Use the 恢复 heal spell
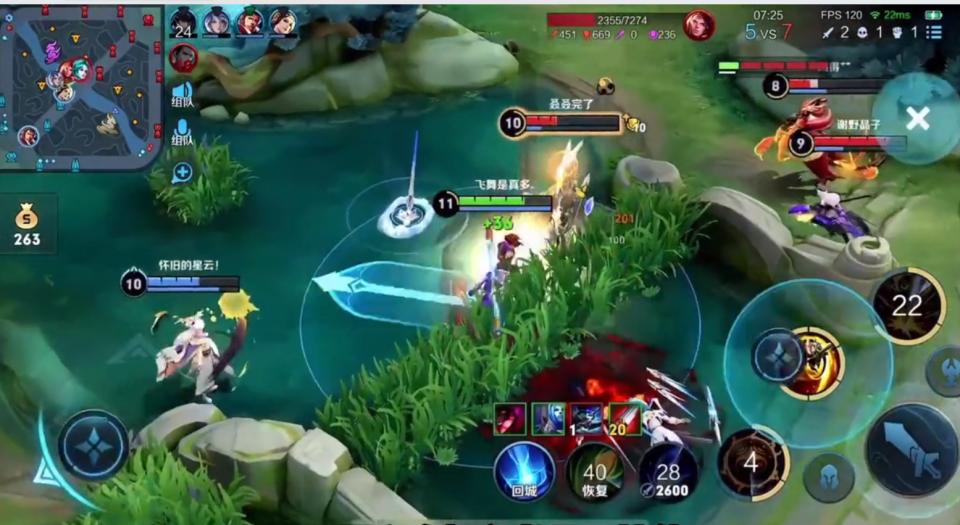Image resolution: width=960 pixels, height=525 pixels. click(x=595, y=474)
